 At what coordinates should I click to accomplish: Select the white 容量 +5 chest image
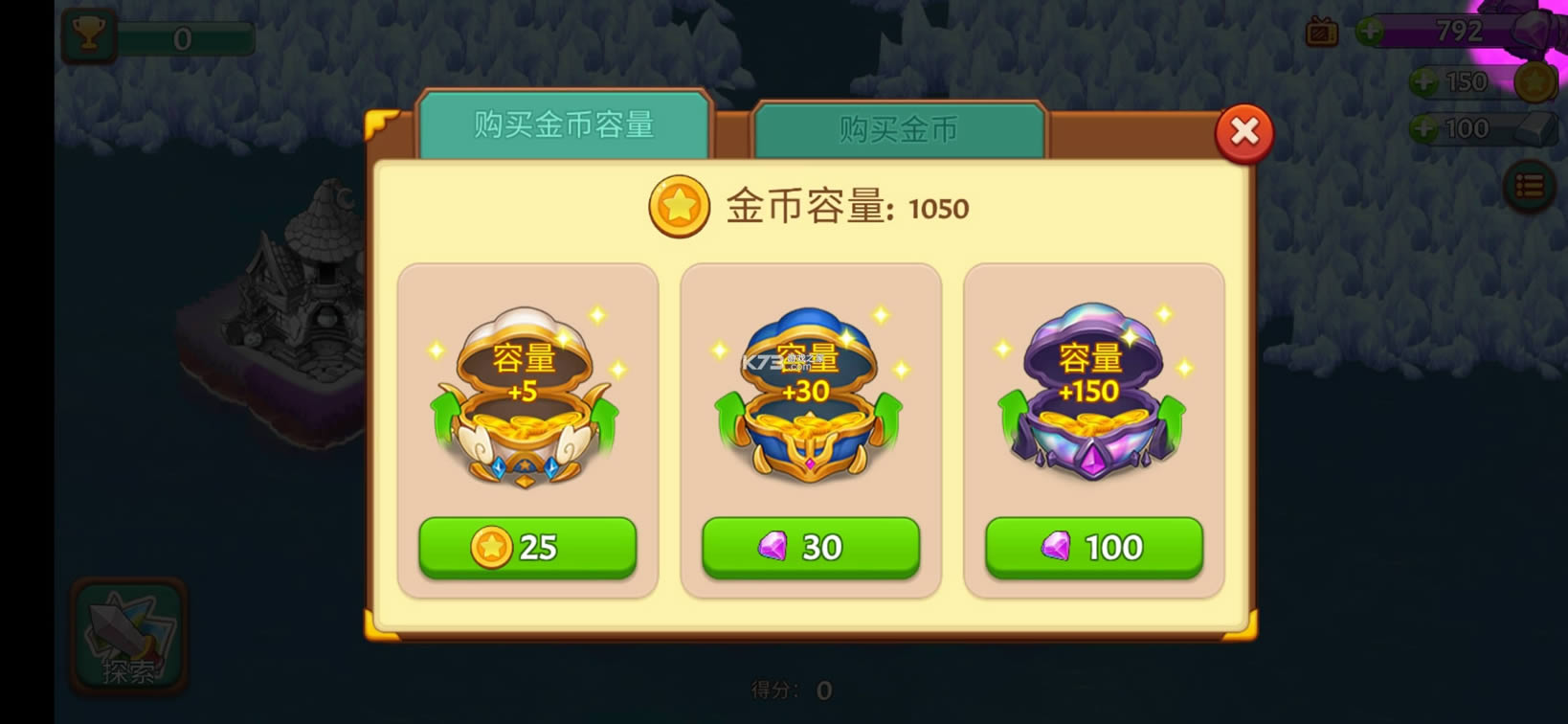point(527,402)
